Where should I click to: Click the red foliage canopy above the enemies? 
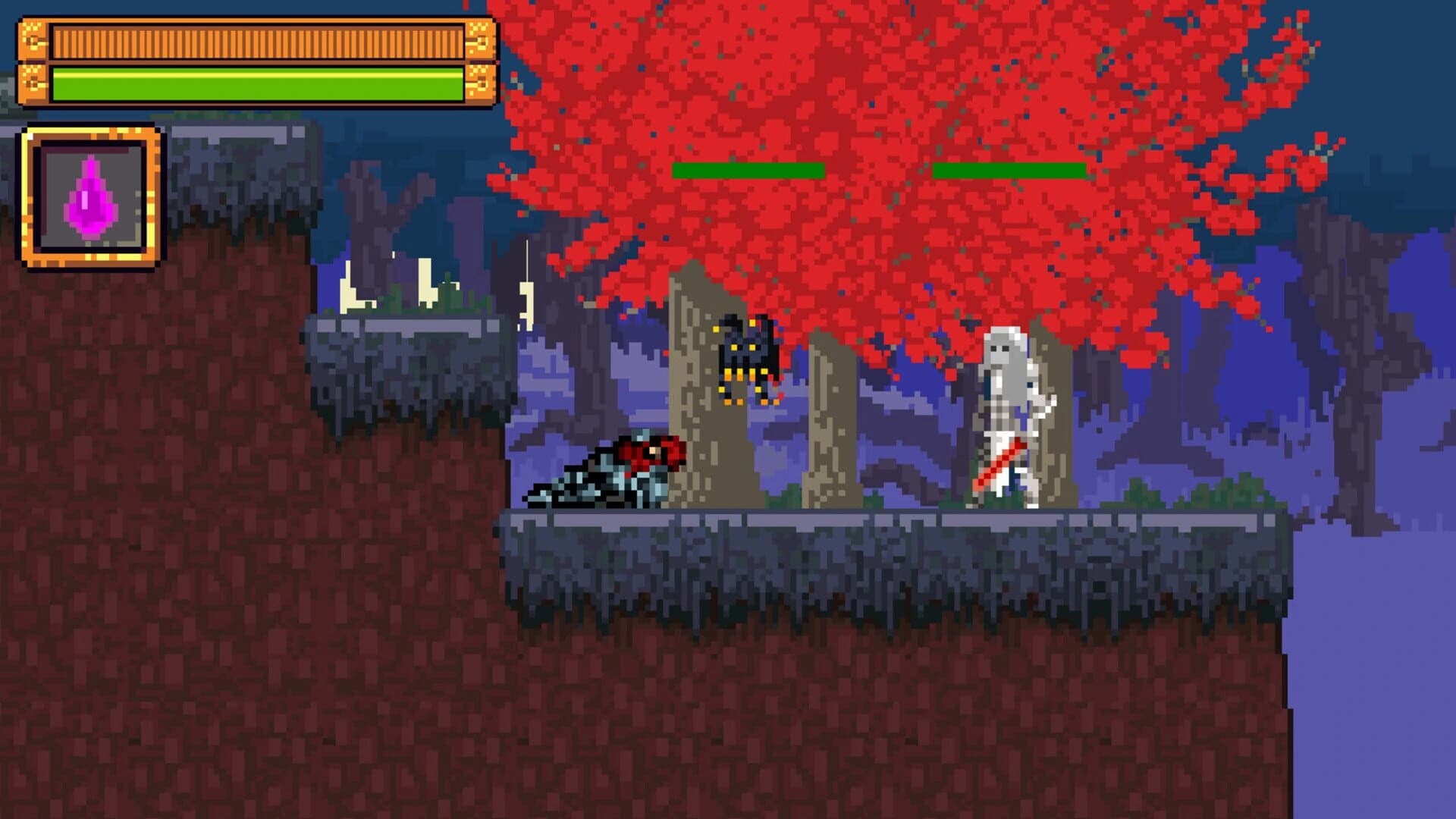tap(872, 114)
